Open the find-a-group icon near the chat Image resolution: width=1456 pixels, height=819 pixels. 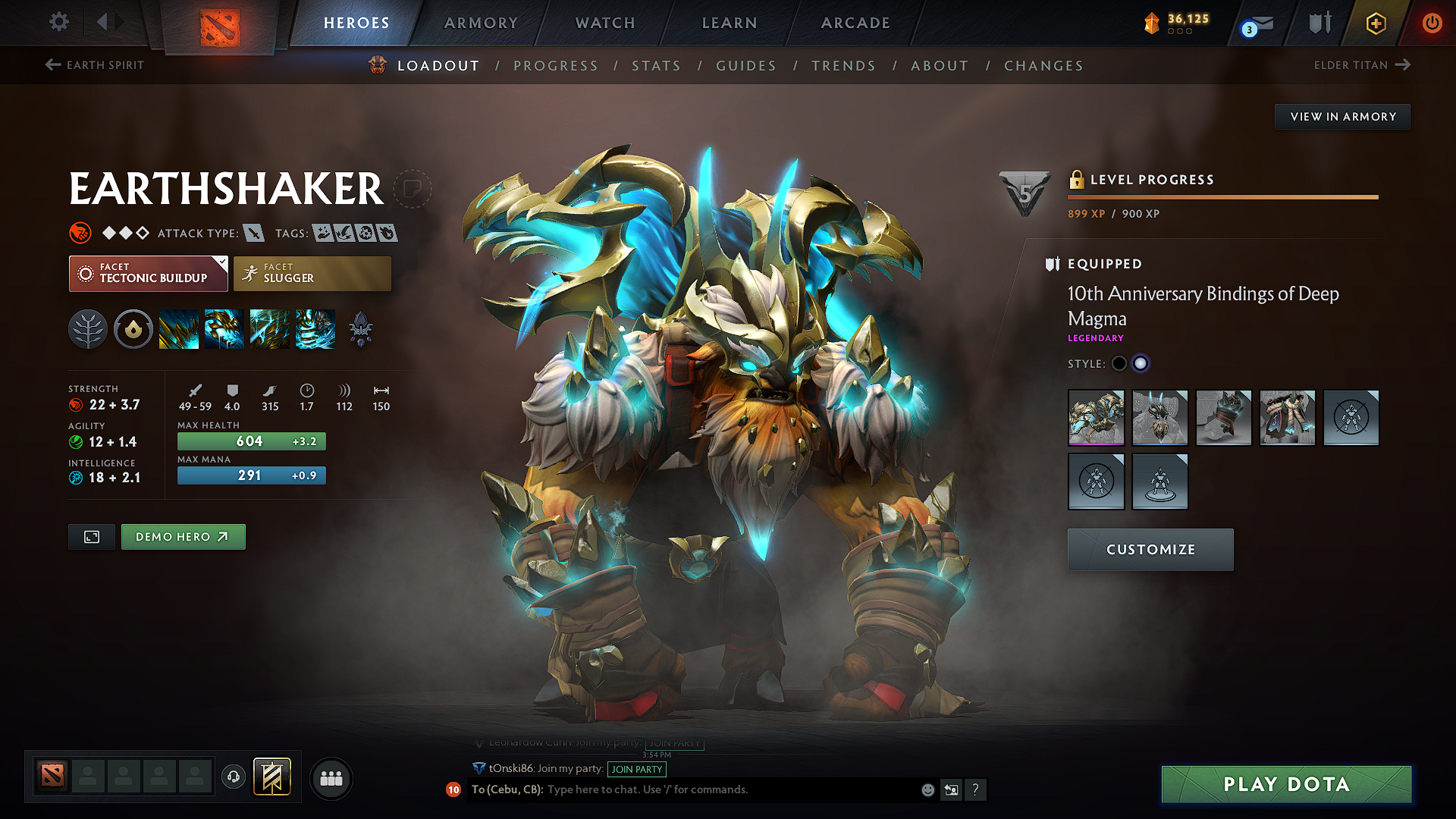point(330,777)
